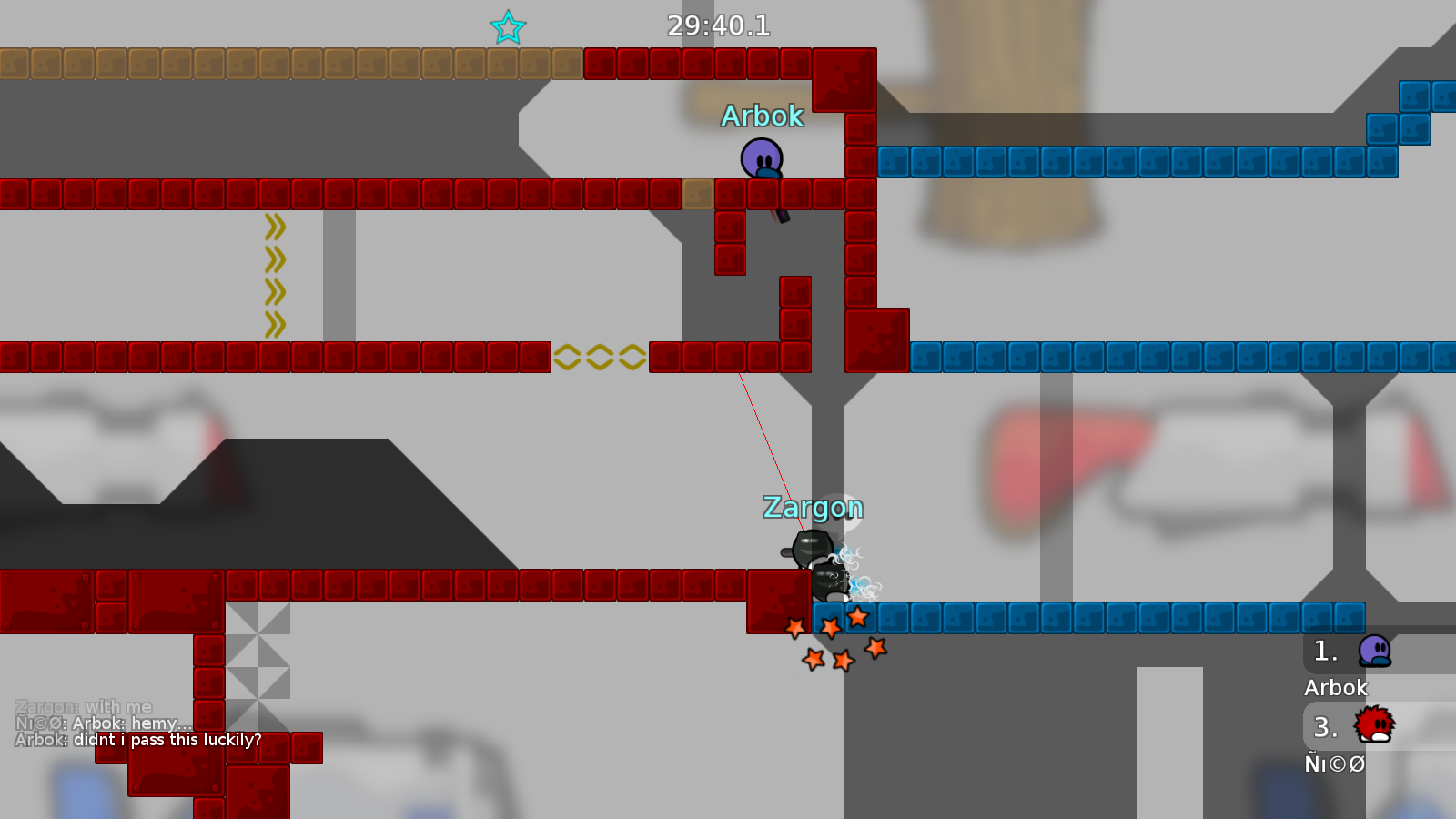
Task: Click the match timer showing 29:40.1
Action: point(718,26)
